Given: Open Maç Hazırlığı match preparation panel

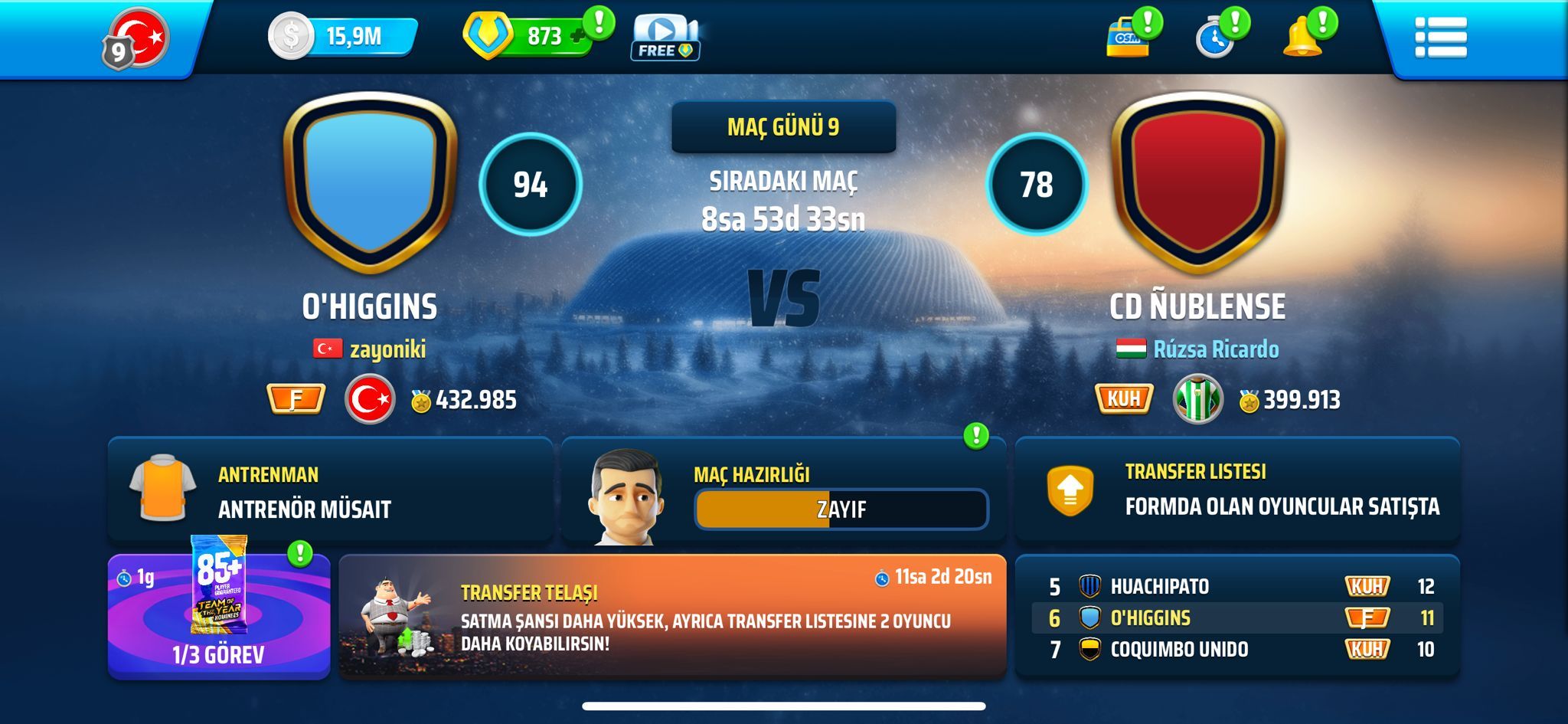Looking at the screenshot, I should click(x=783, y=491).
